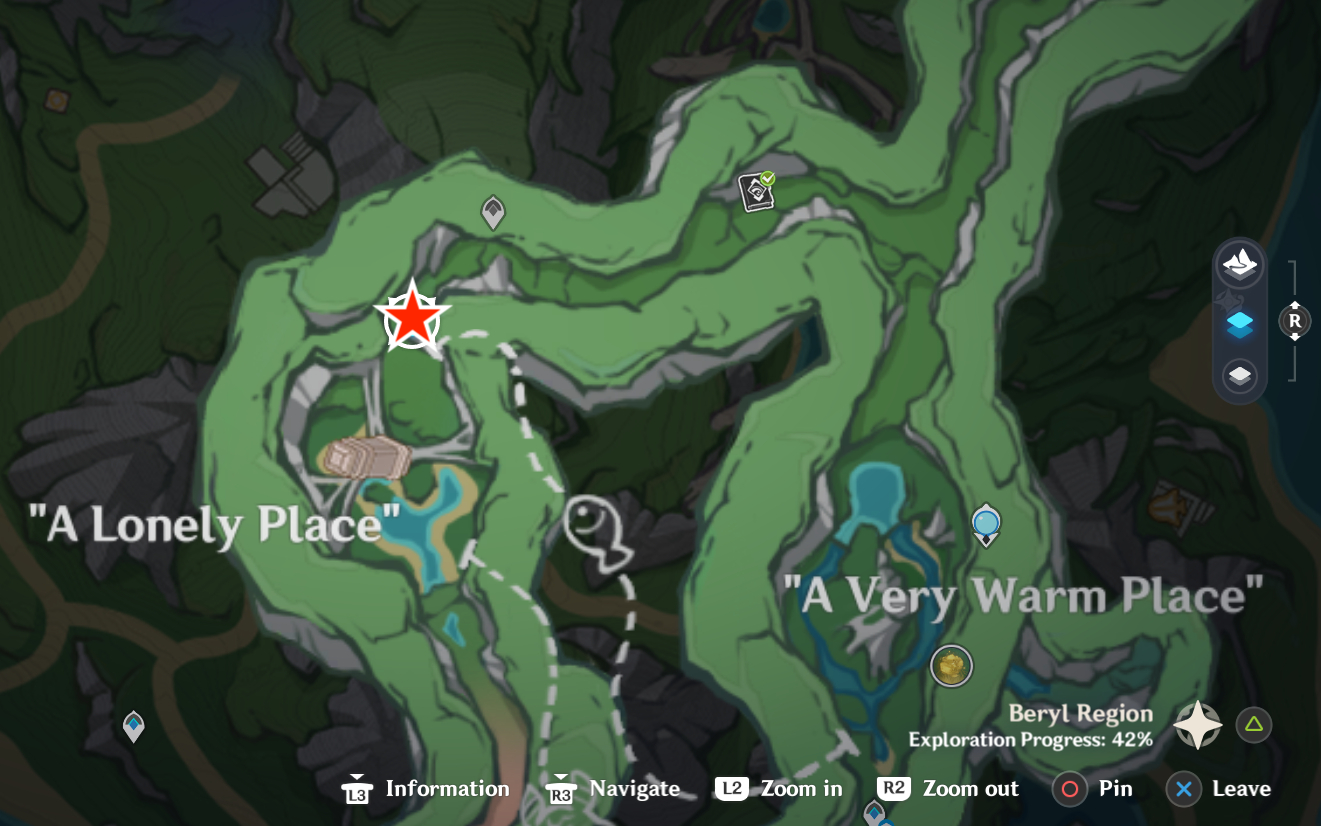Select the teleport waypoint near 'A Very Warm Place'

coord(986,524)
